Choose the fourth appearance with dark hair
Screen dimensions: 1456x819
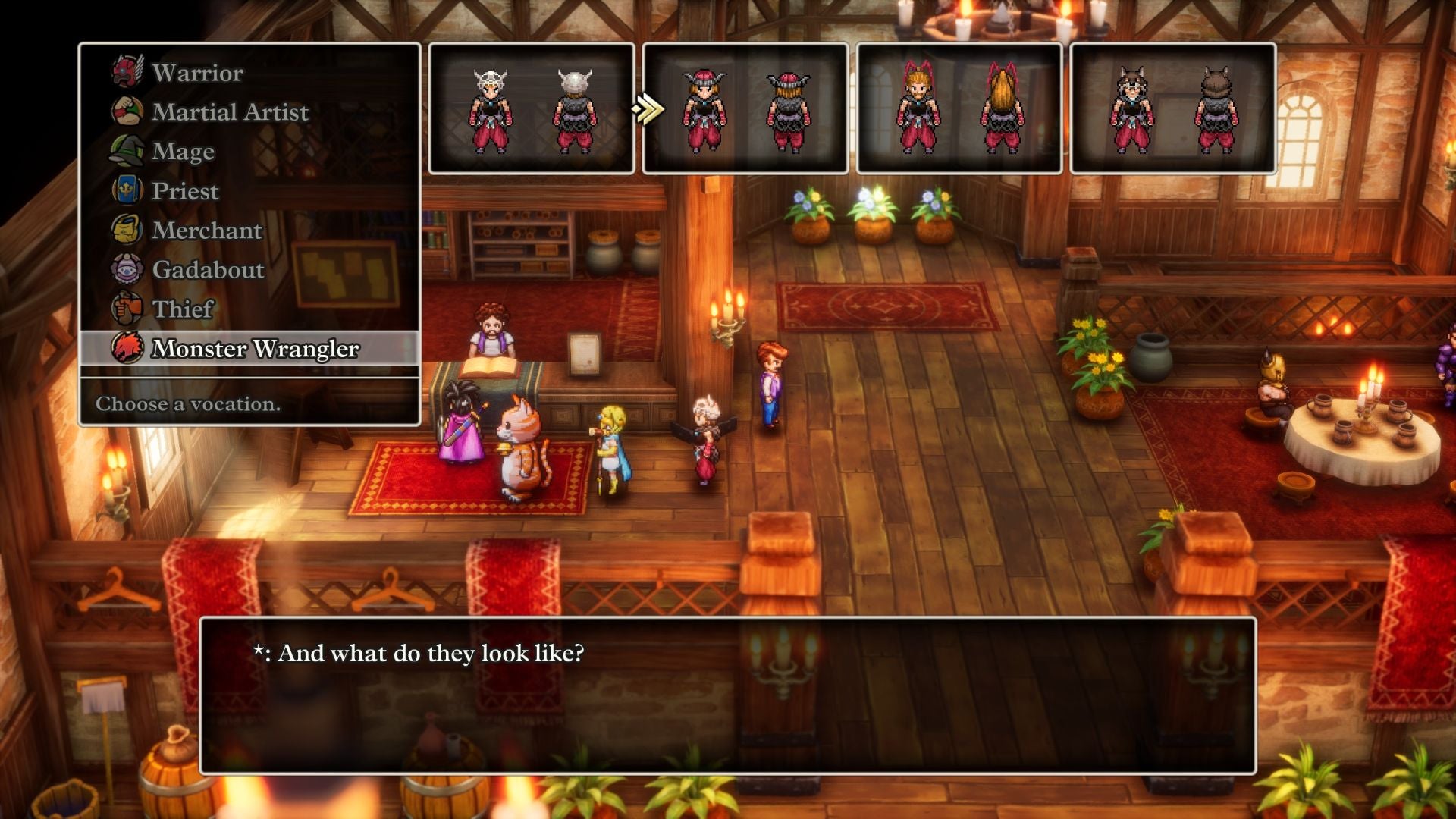[x=1174, y=110]
